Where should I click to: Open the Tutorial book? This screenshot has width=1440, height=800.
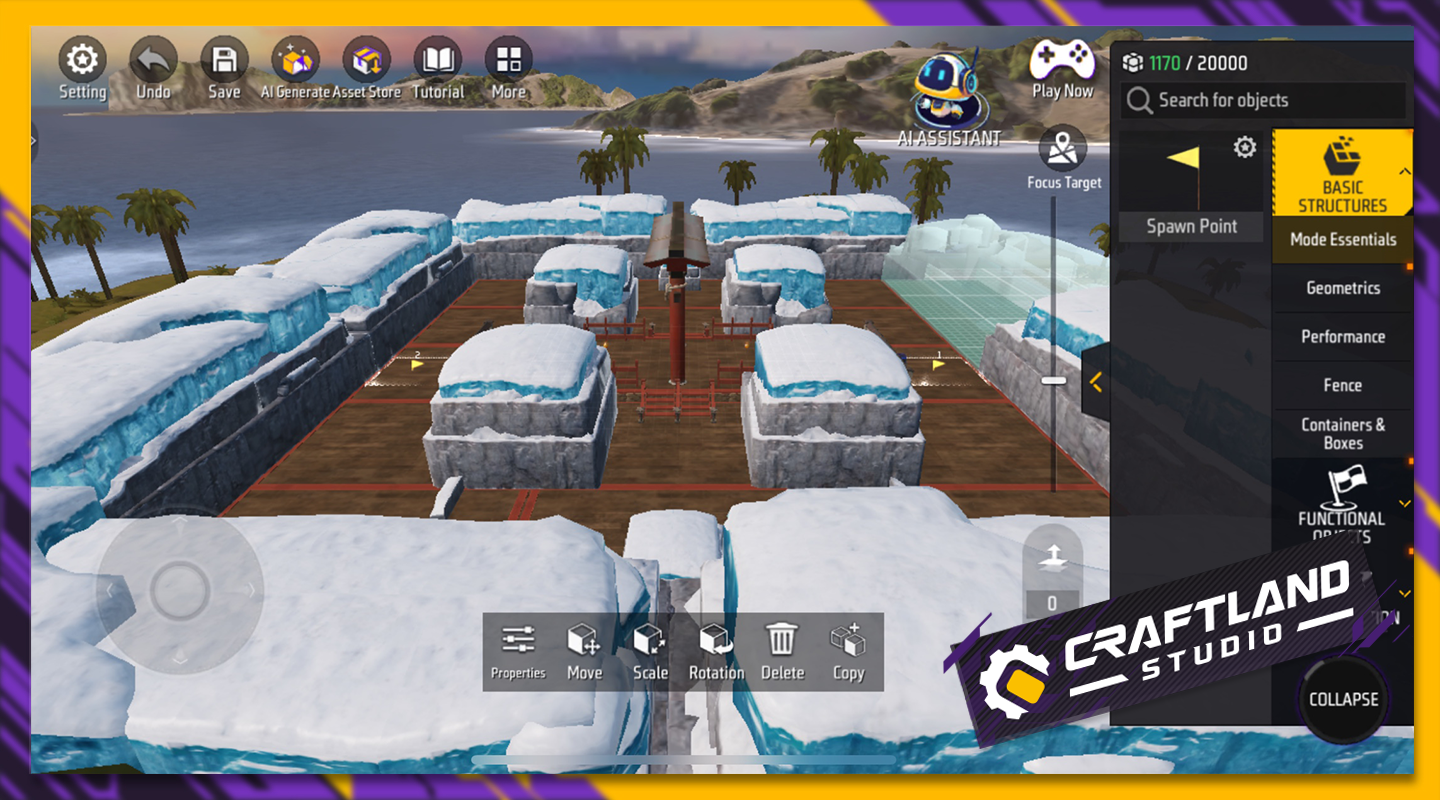click(438, 68)
